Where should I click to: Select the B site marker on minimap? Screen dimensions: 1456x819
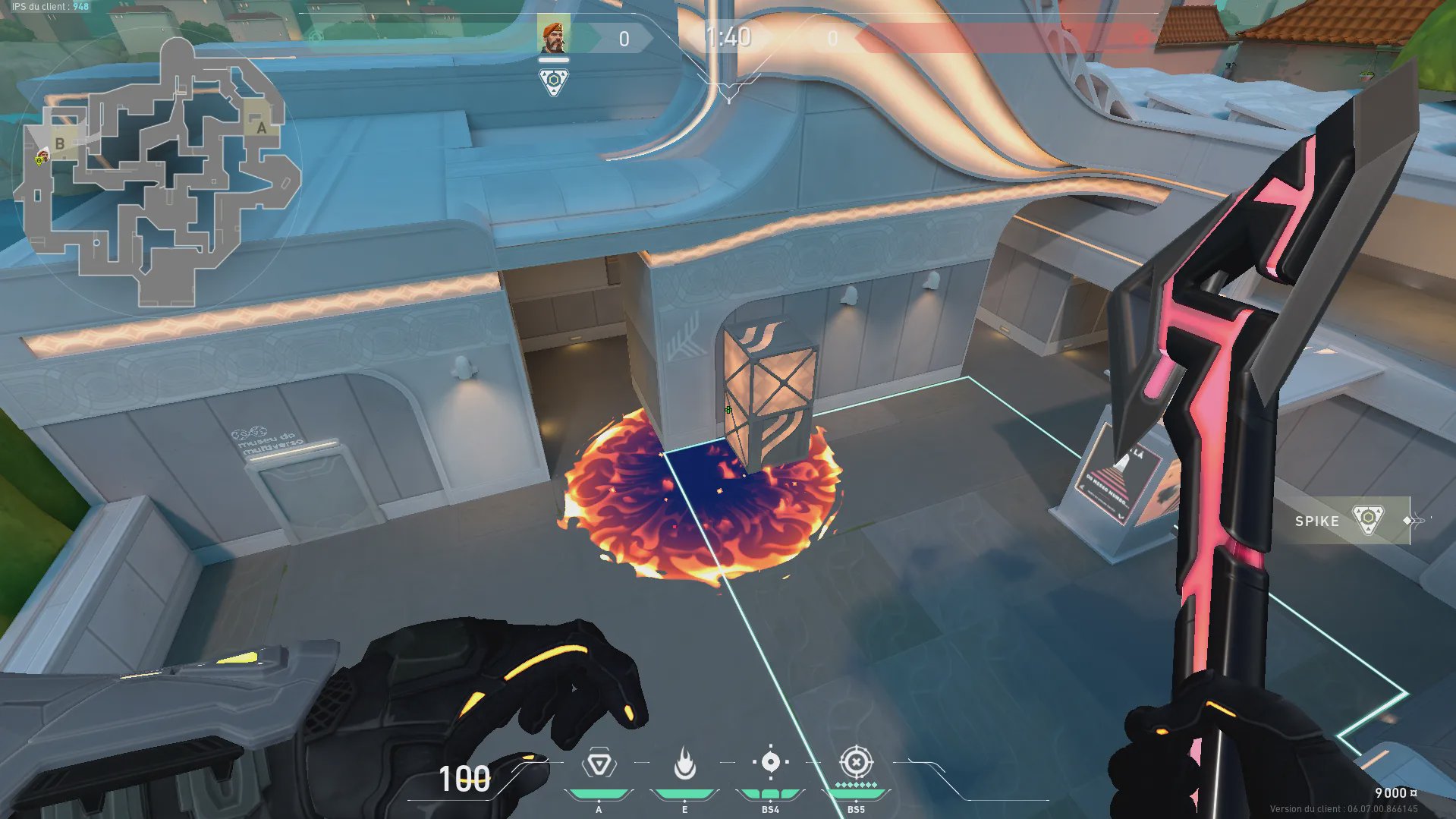coord(60,143)
